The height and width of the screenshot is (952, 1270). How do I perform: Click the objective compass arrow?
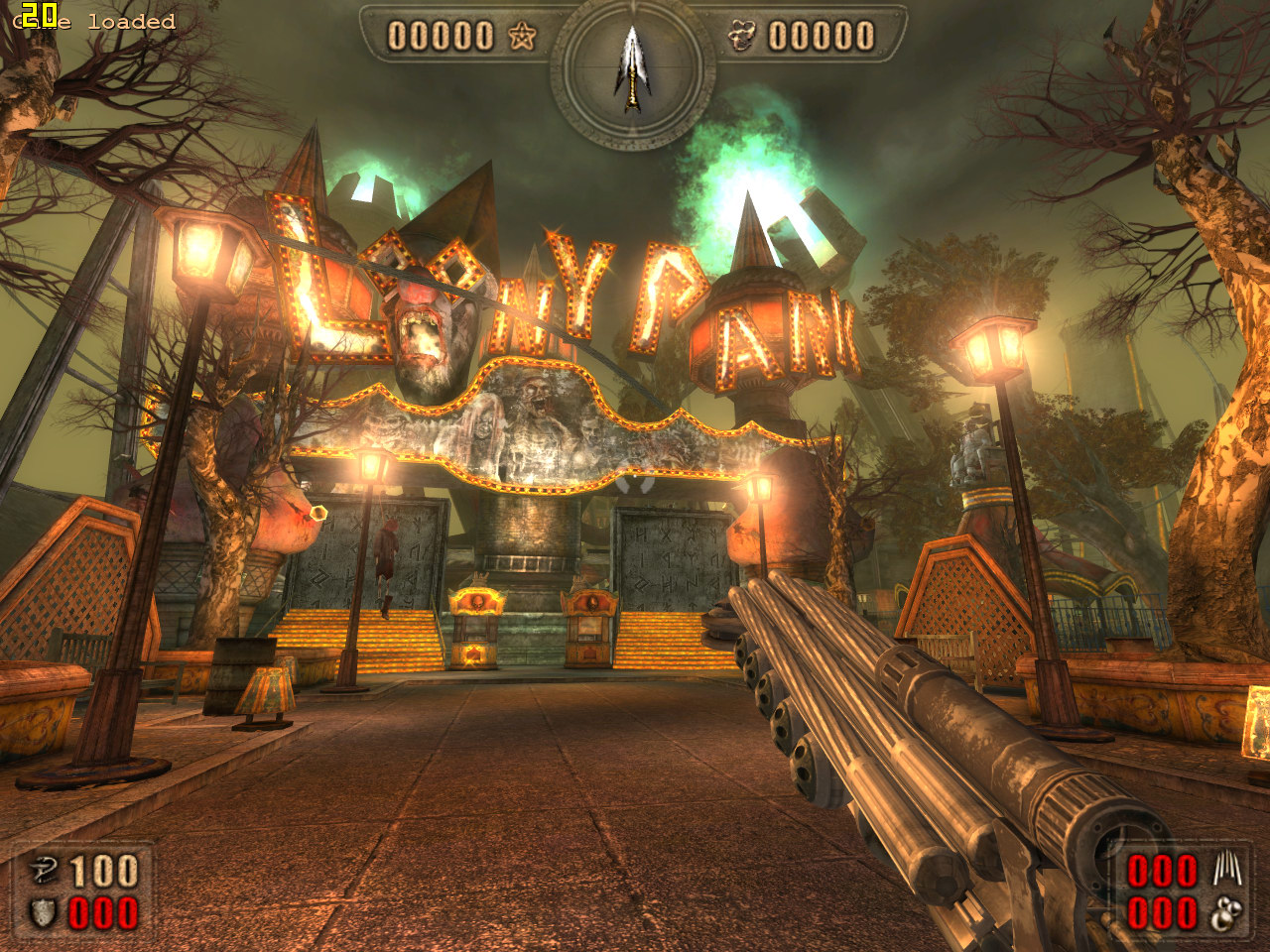click(632, 67)
